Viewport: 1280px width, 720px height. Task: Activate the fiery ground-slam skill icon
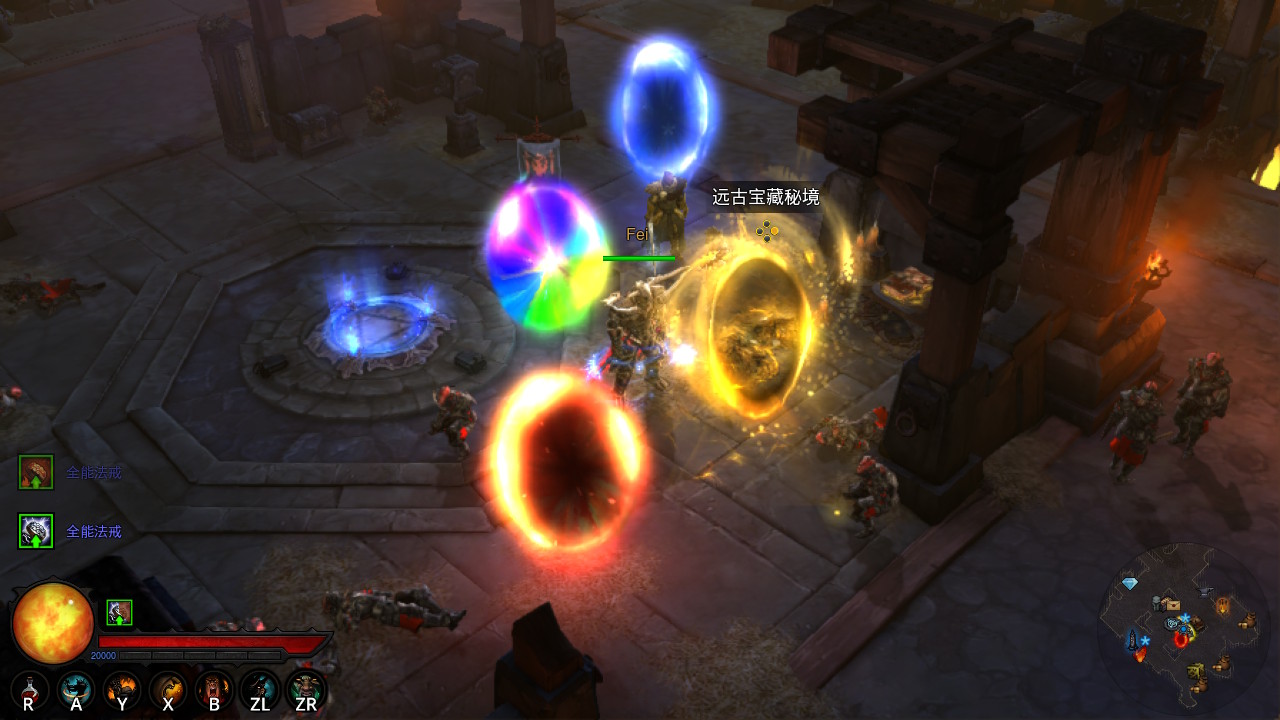(x=122, y=688)
